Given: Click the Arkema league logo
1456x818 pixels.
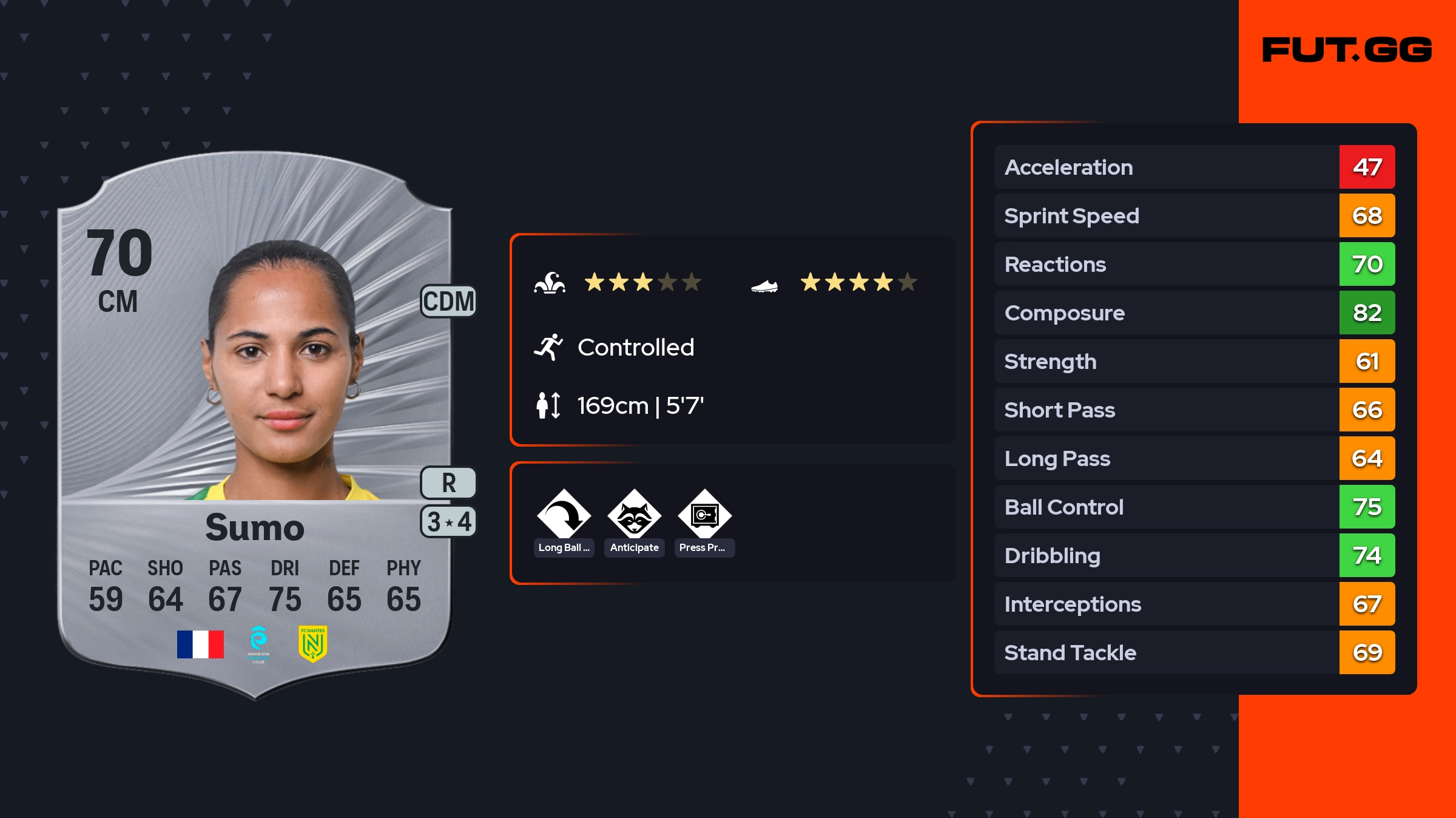Looking at the screenshot, I should [x=258, y=644].
